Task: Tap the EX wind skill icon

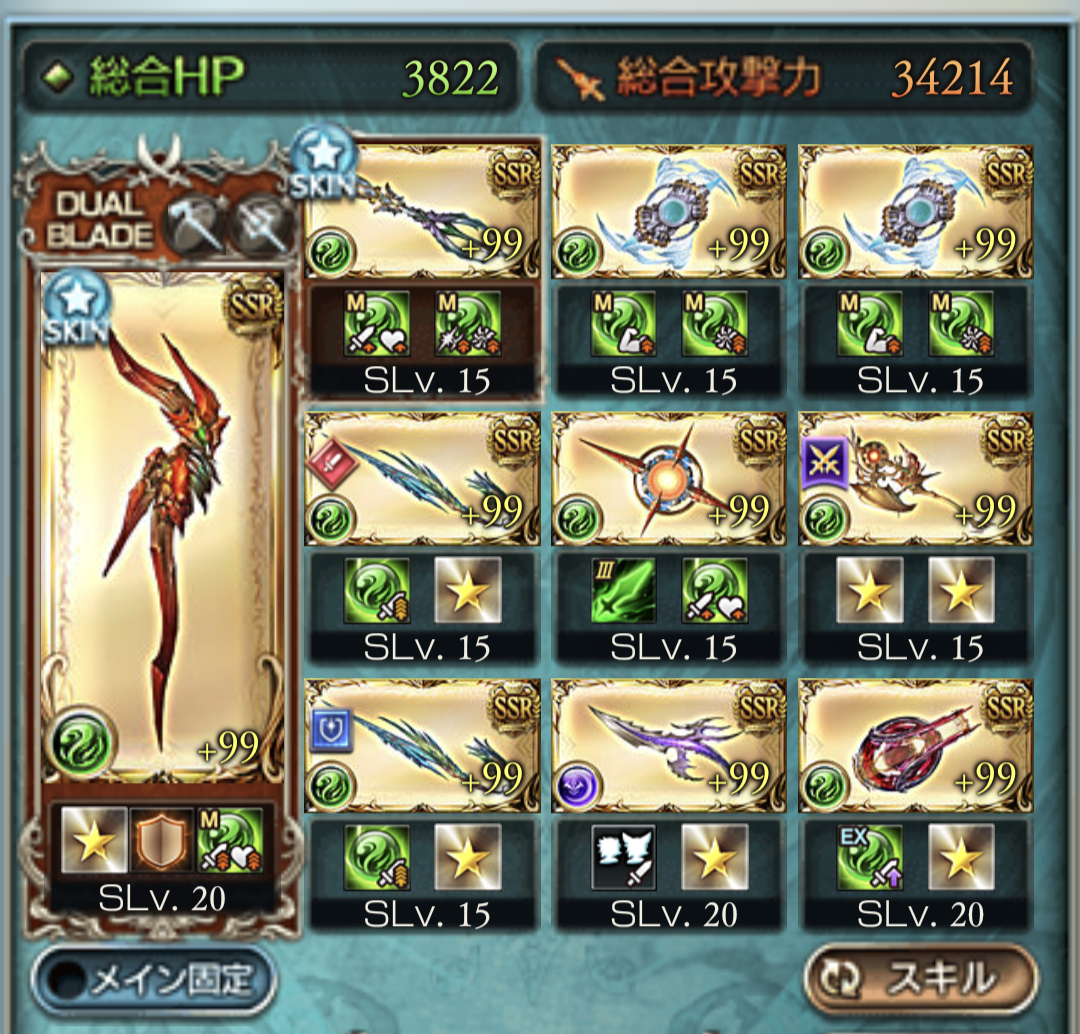Action: (869, 857)
